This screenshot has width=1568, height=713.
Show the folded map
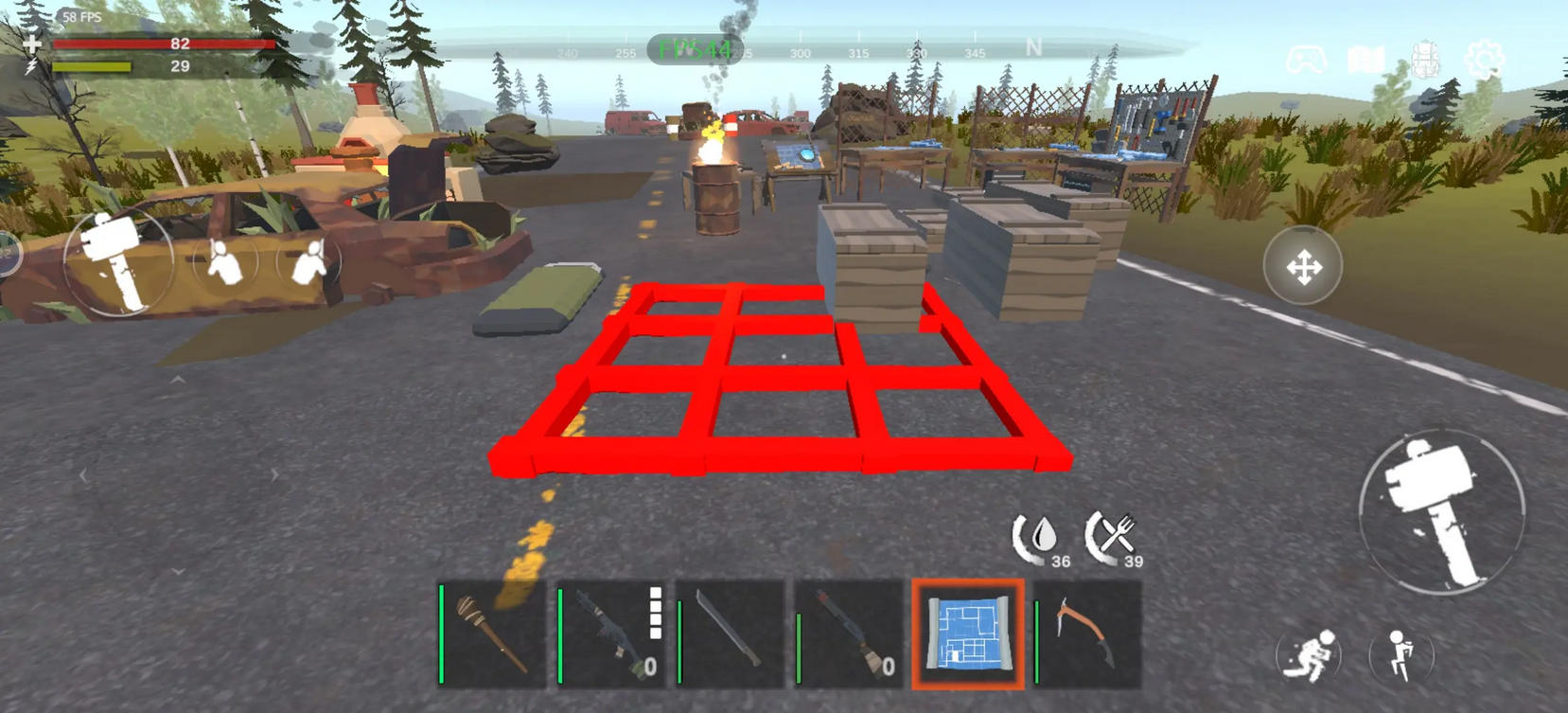pyautogui.click(x=1365, y=61)
